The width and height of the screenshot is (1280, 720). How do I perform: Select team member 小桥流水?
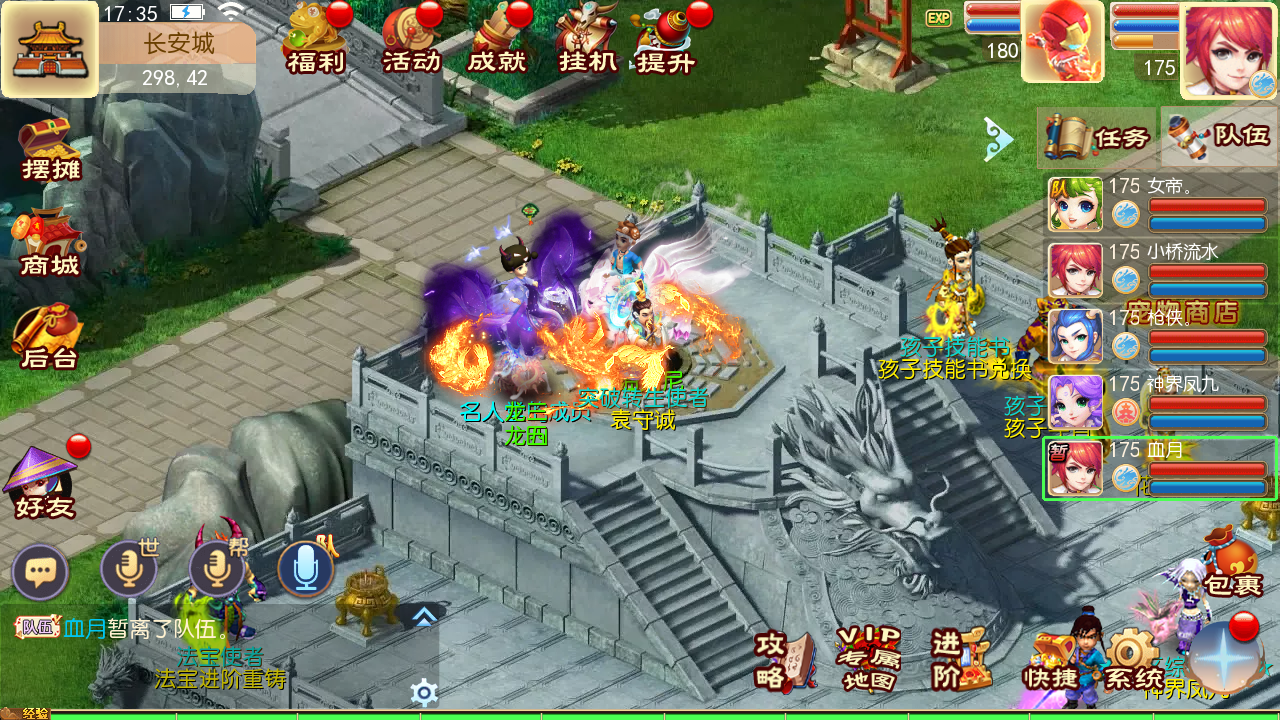coord(1160,270)
